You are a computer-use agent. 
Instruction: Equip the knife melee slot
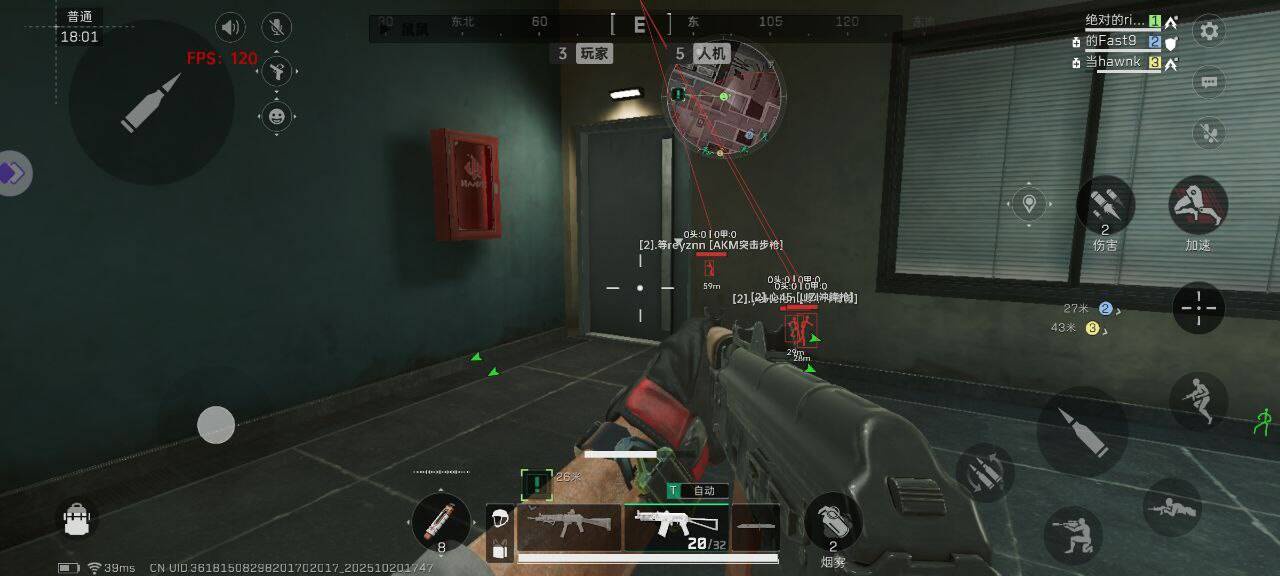(x=756, y=526)
